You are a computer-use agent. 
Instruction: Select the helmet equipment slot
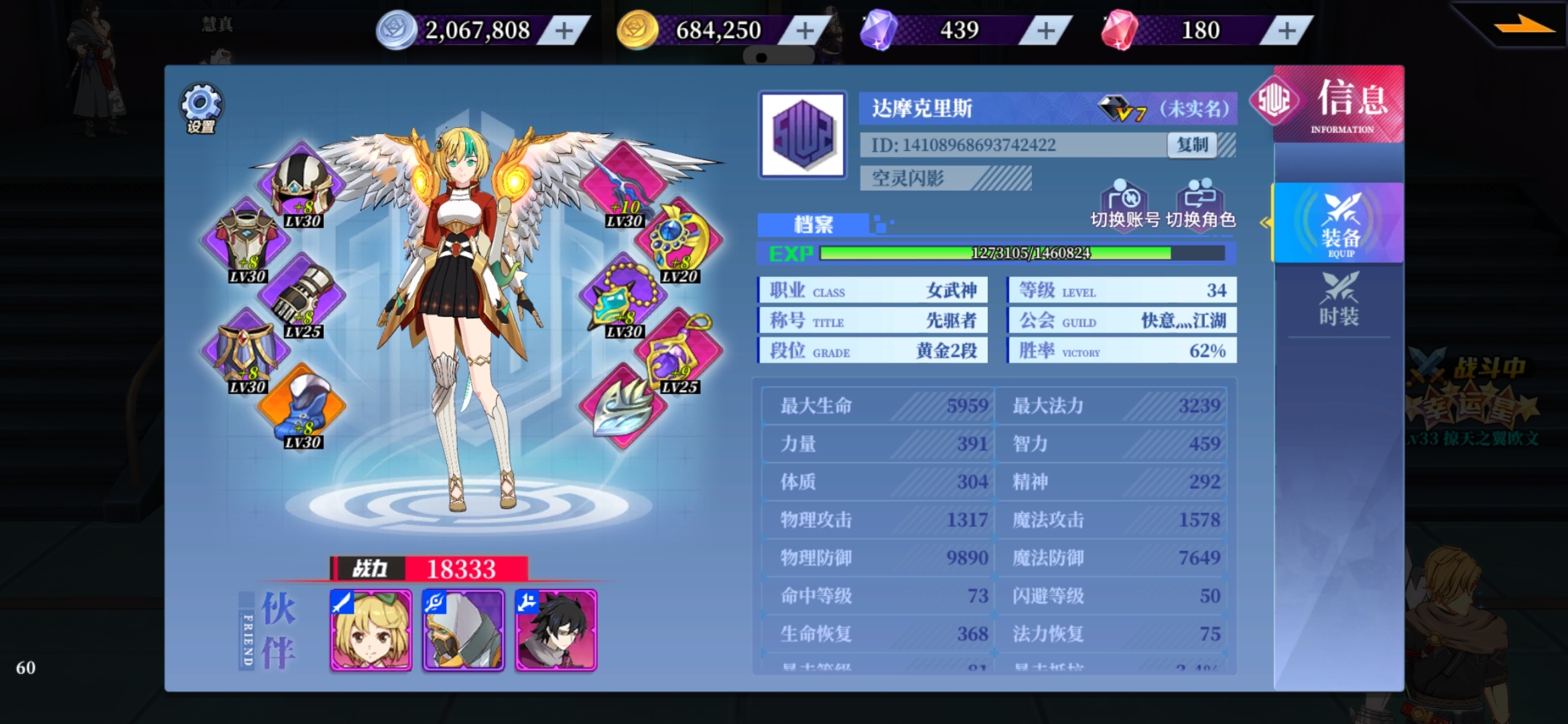302,186
